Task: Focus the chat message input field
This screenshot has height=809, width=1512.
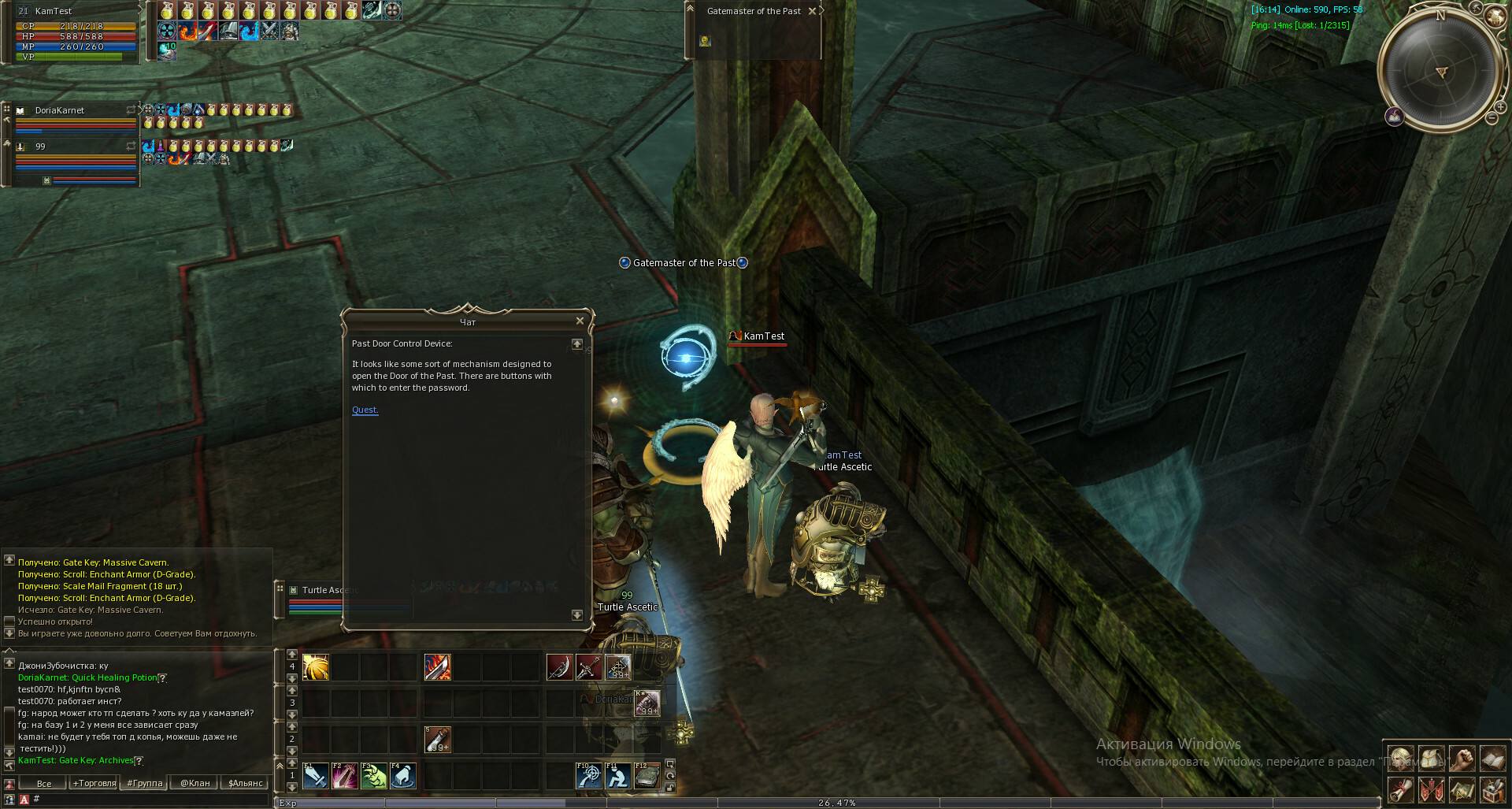Action: (150, 799)
